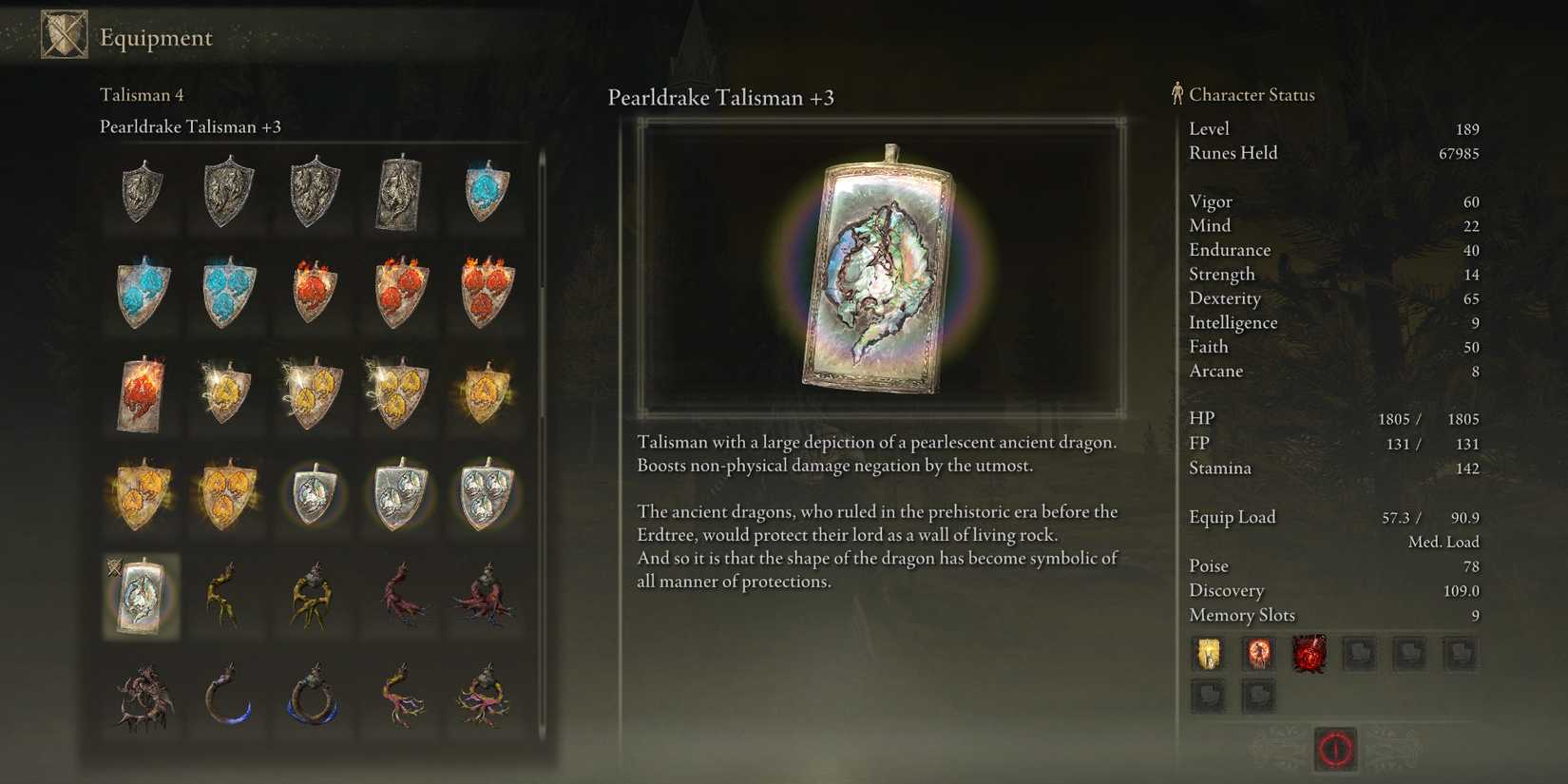Select the rainbow branch talisman at bottom right

tap(483, 698)
